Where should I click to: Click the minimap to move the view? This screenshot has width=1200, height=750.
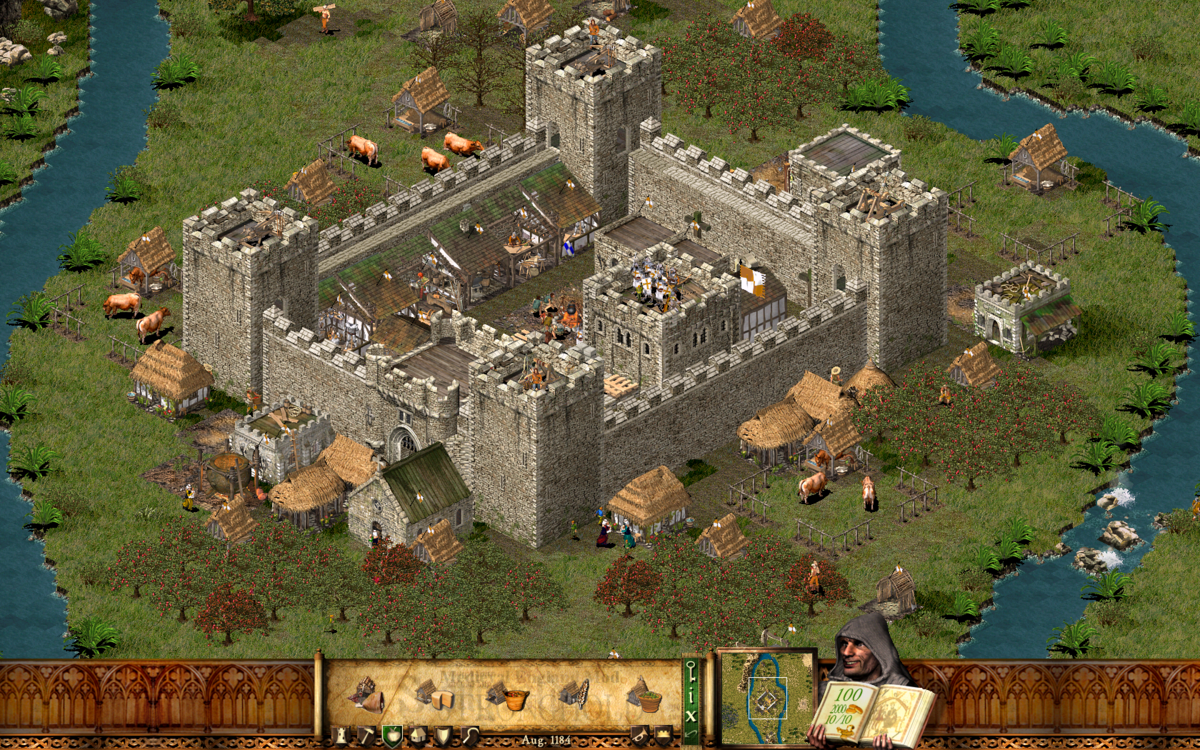767,697
